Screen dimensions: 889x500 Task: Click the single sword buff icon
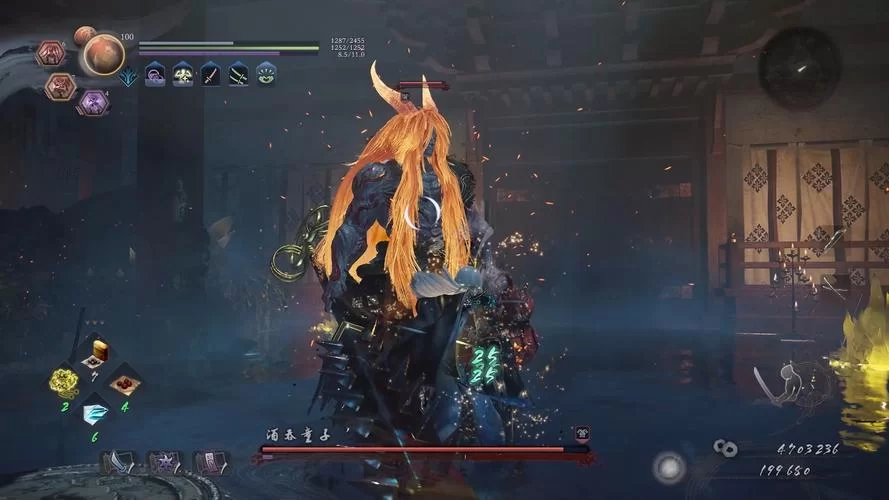[211, 74]
